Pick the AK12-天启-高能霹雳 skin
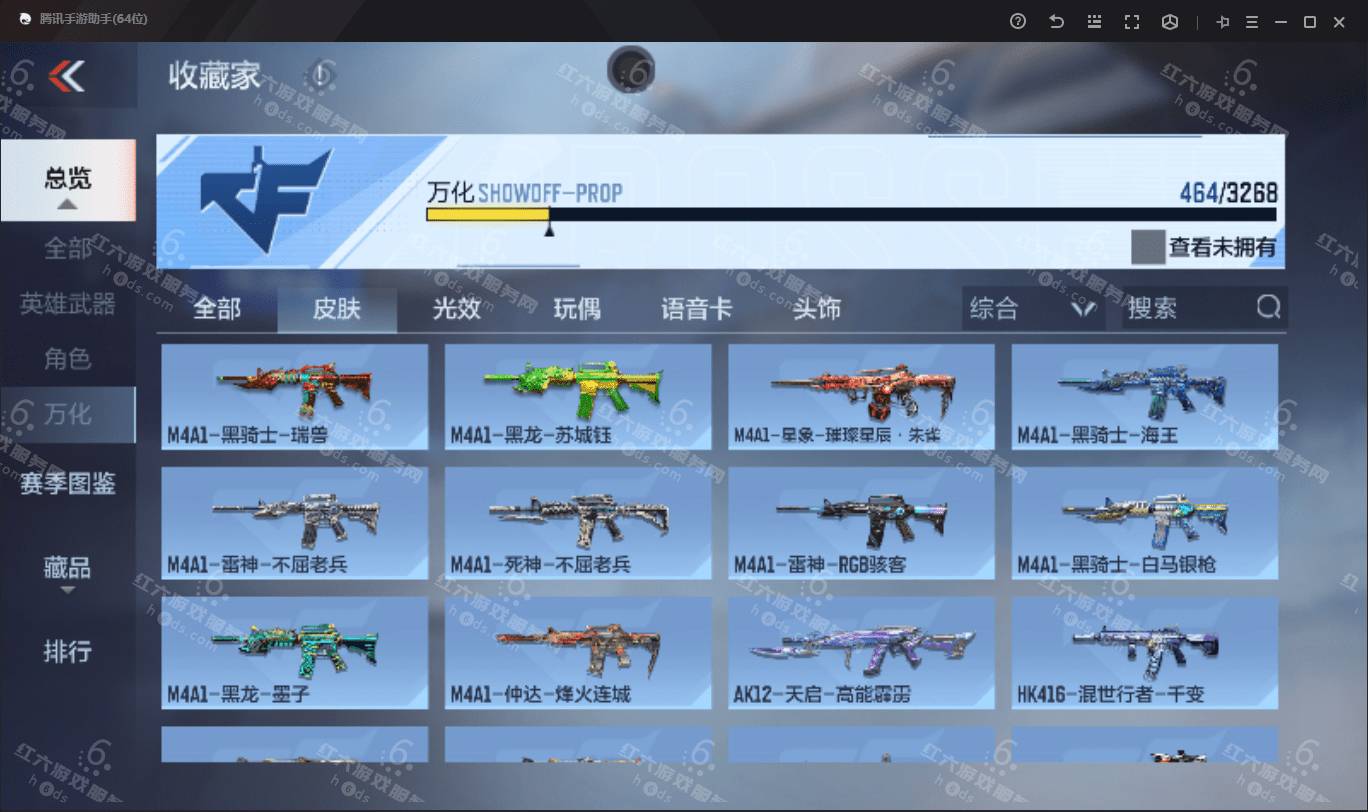Viewport: 1368px width, 812px height. tap(861, 653)
